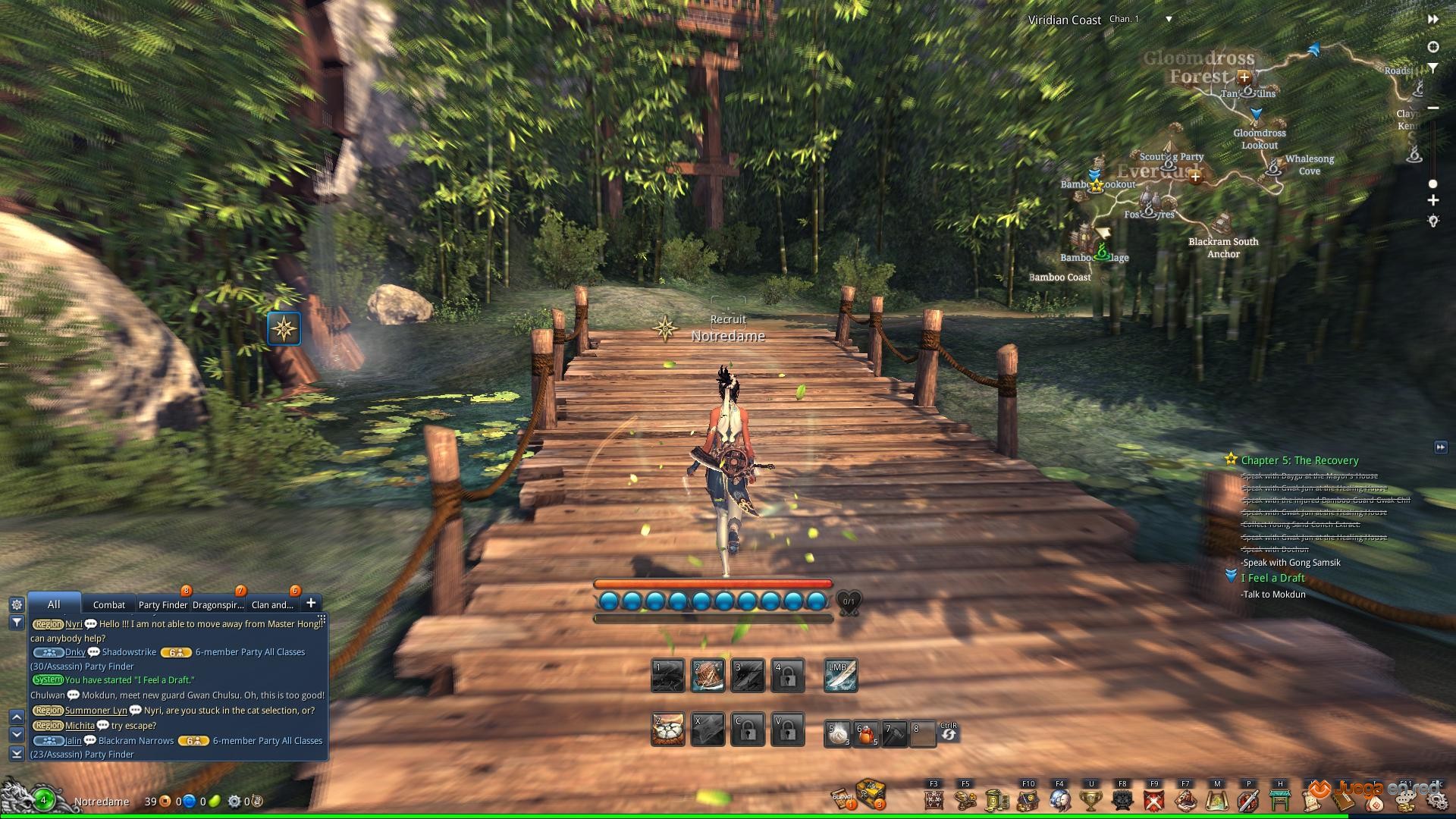
Task: Activate the Z skill slot
Action: [668, 730]
